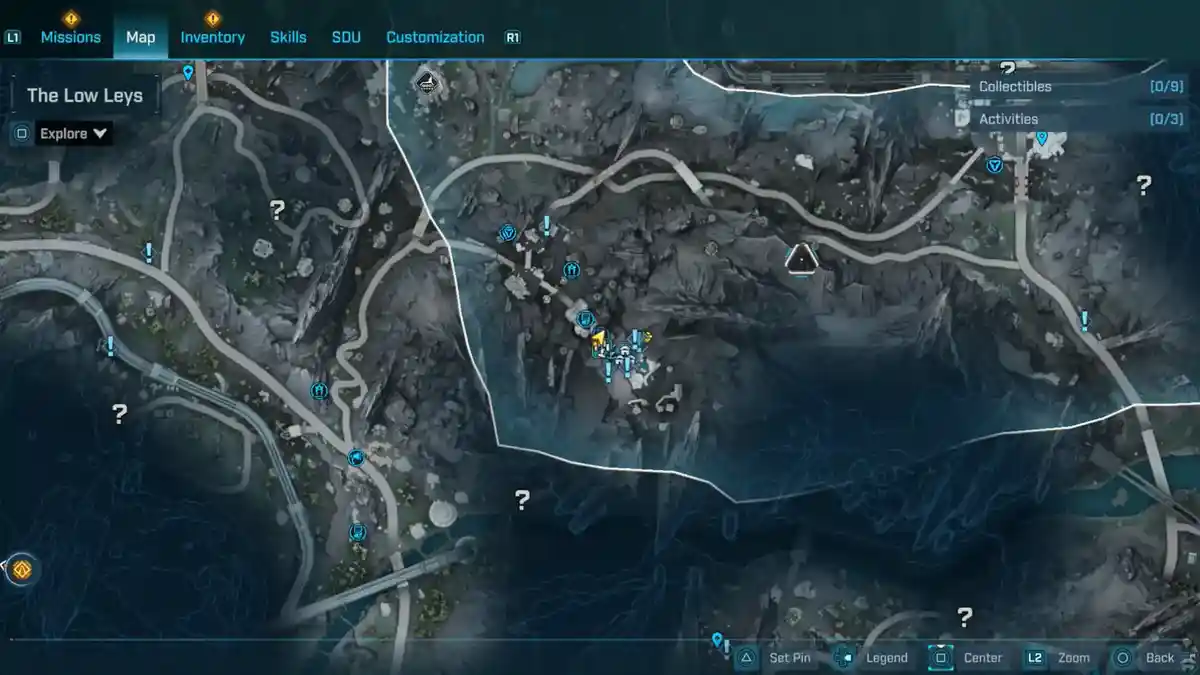Choose the Zoom map control
The height and width of the screenshot is (675, 1200).
(x=1059, y=658)
